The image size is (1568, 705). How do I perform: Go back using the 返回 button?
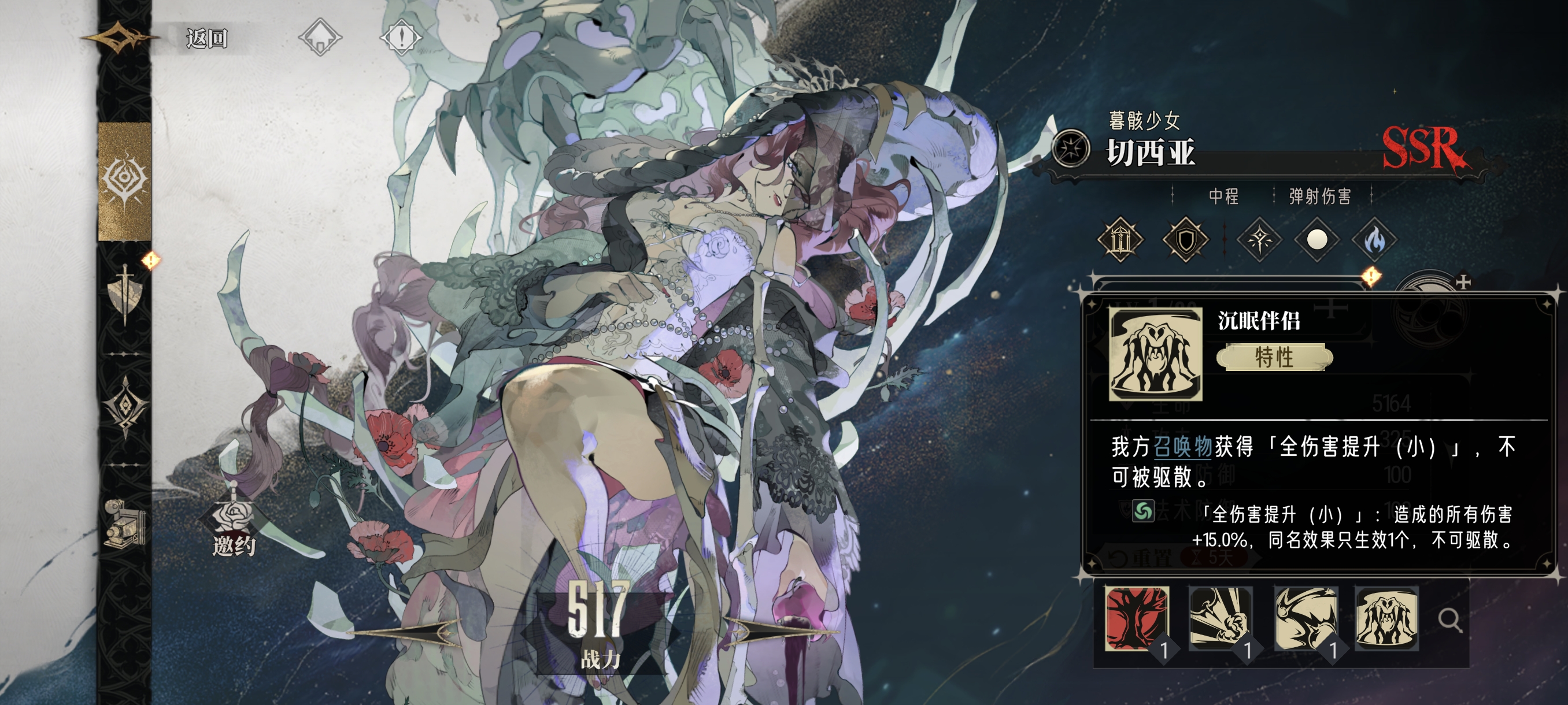coord(206,38)
